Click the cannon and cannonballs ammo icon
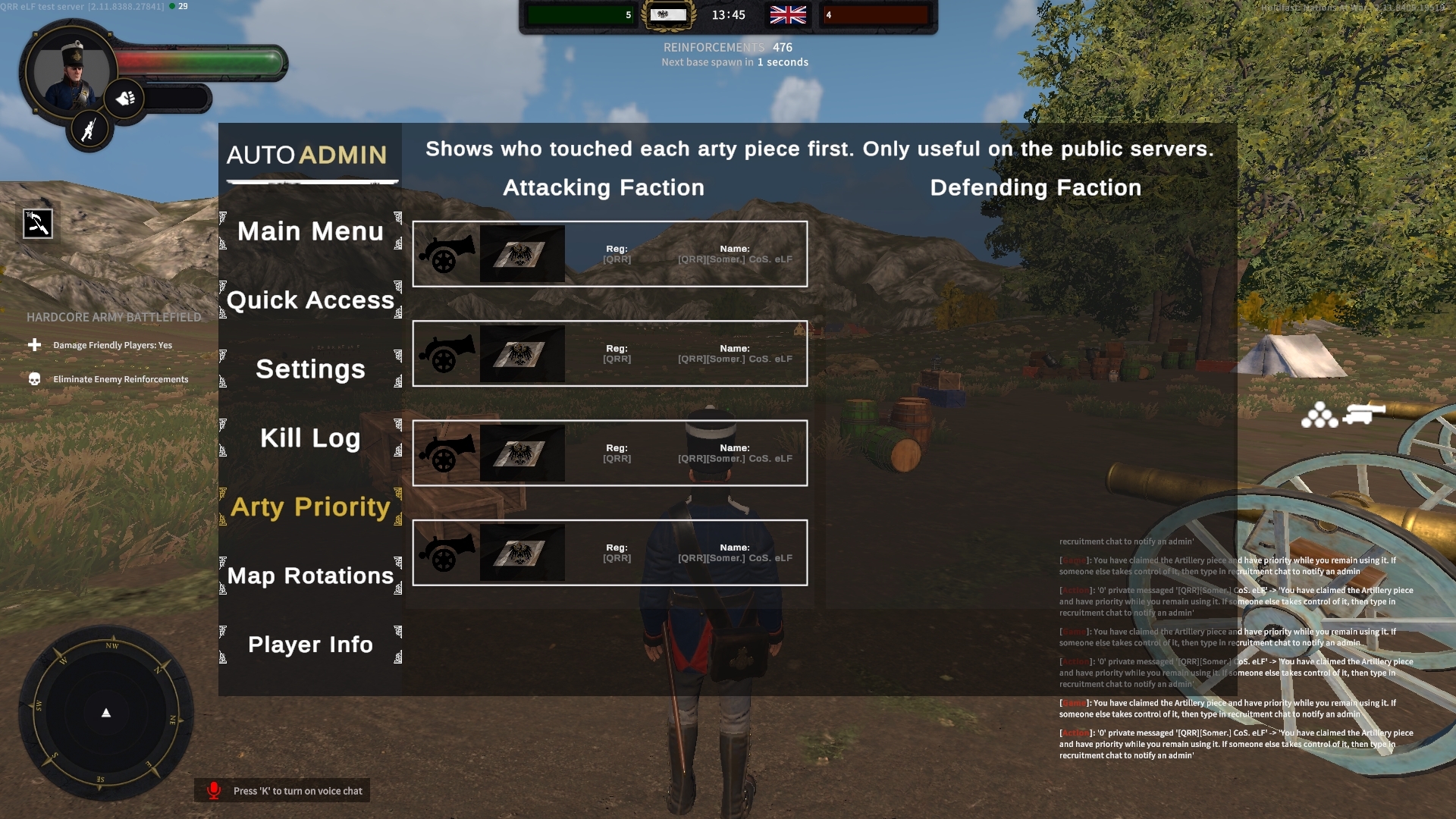 coord(1343,415)
